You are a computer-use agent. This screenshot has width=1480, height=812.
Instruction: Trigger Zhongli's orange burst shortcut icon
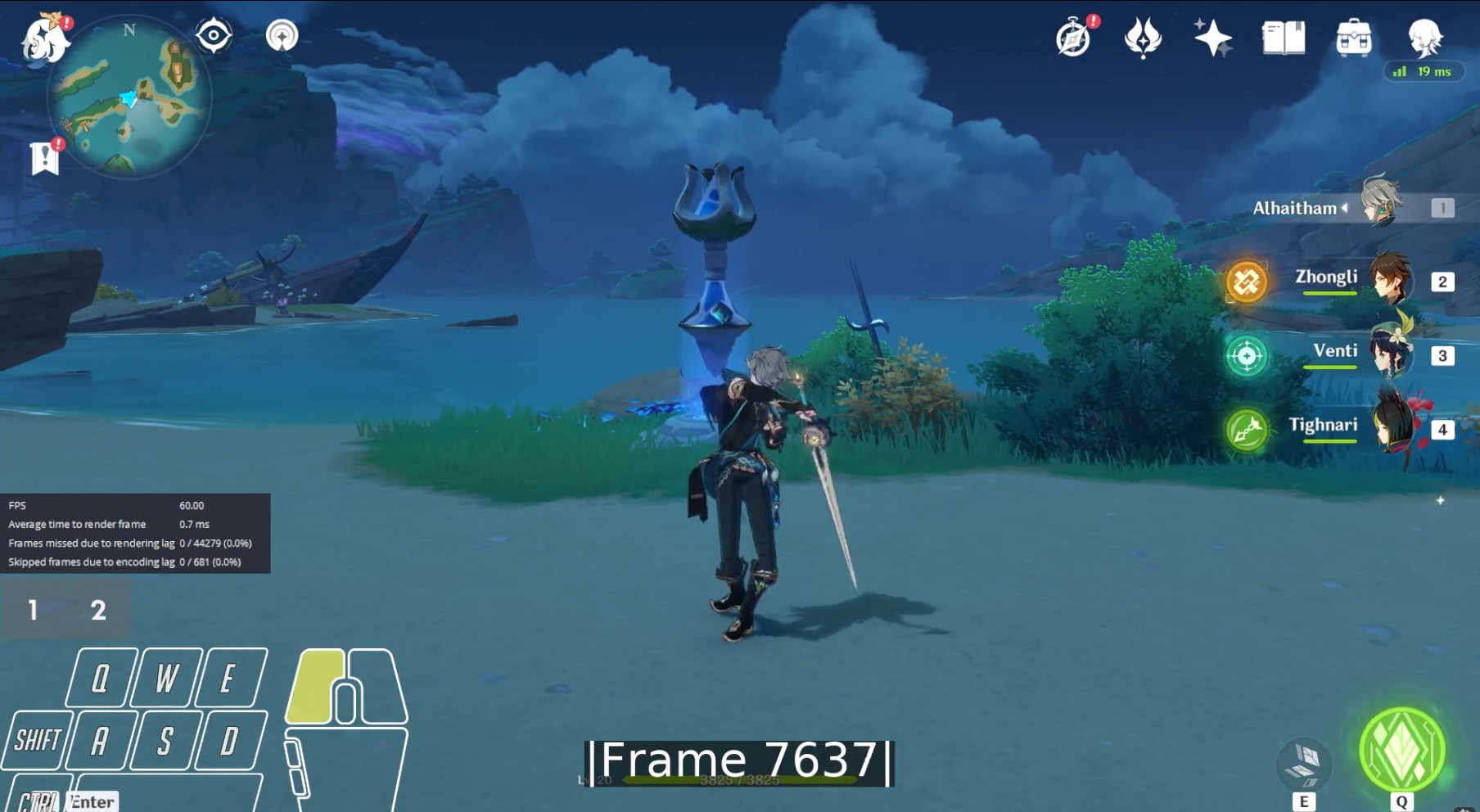click(1247, 282)
